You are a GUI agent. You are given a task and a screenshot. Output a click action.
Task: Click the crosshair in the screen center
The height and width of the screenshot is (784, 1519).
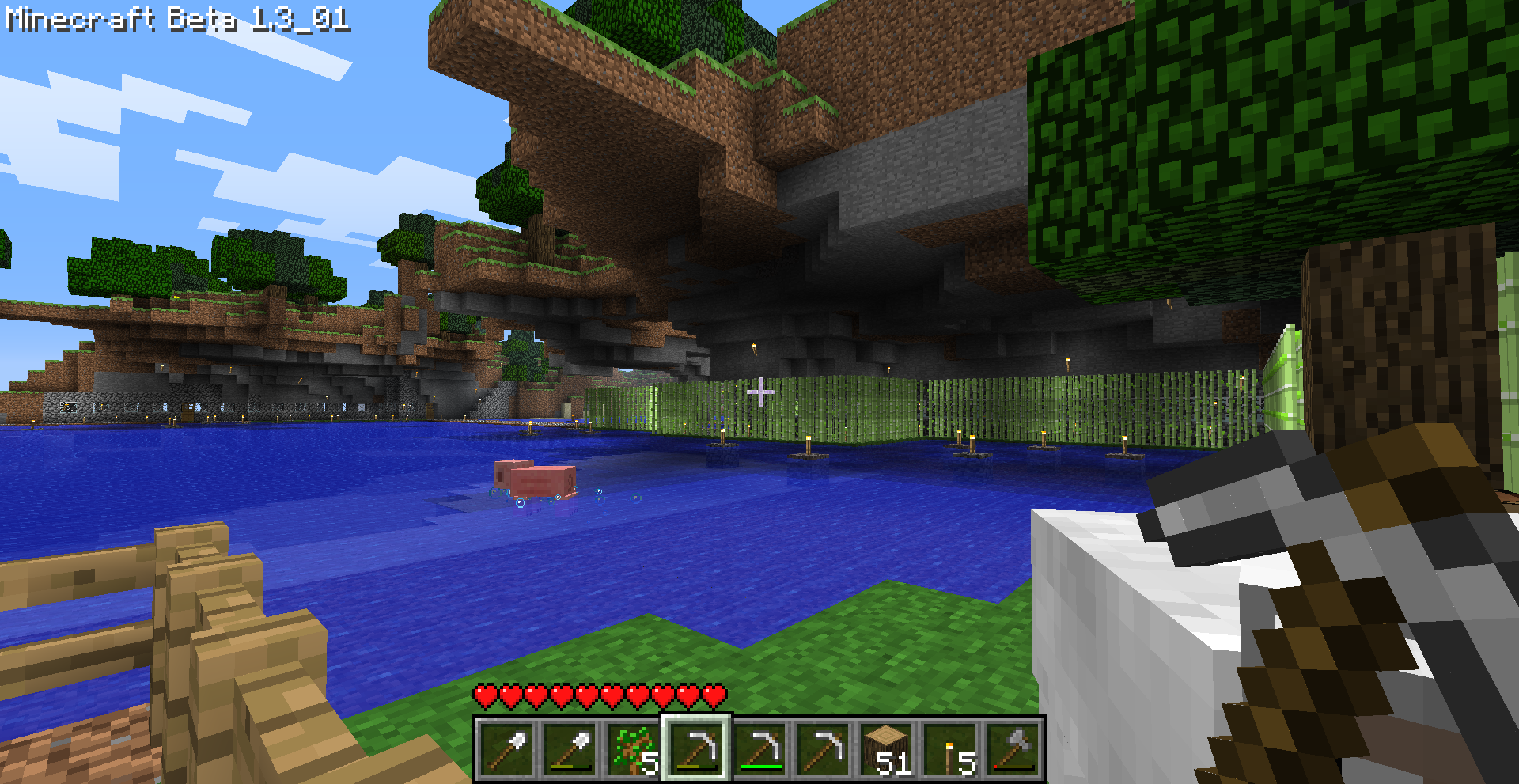(x=759, y=392)
